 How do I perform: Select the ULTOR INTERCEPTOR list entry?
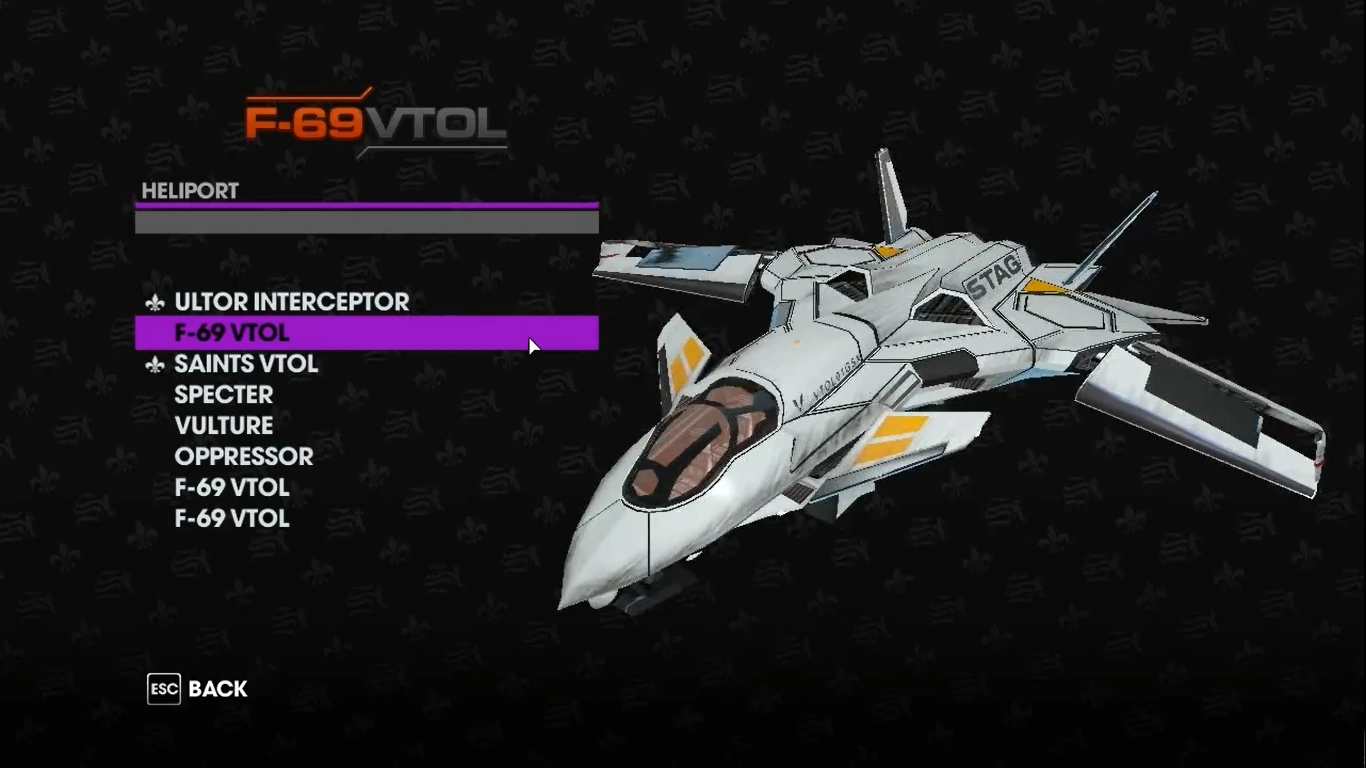291,302
